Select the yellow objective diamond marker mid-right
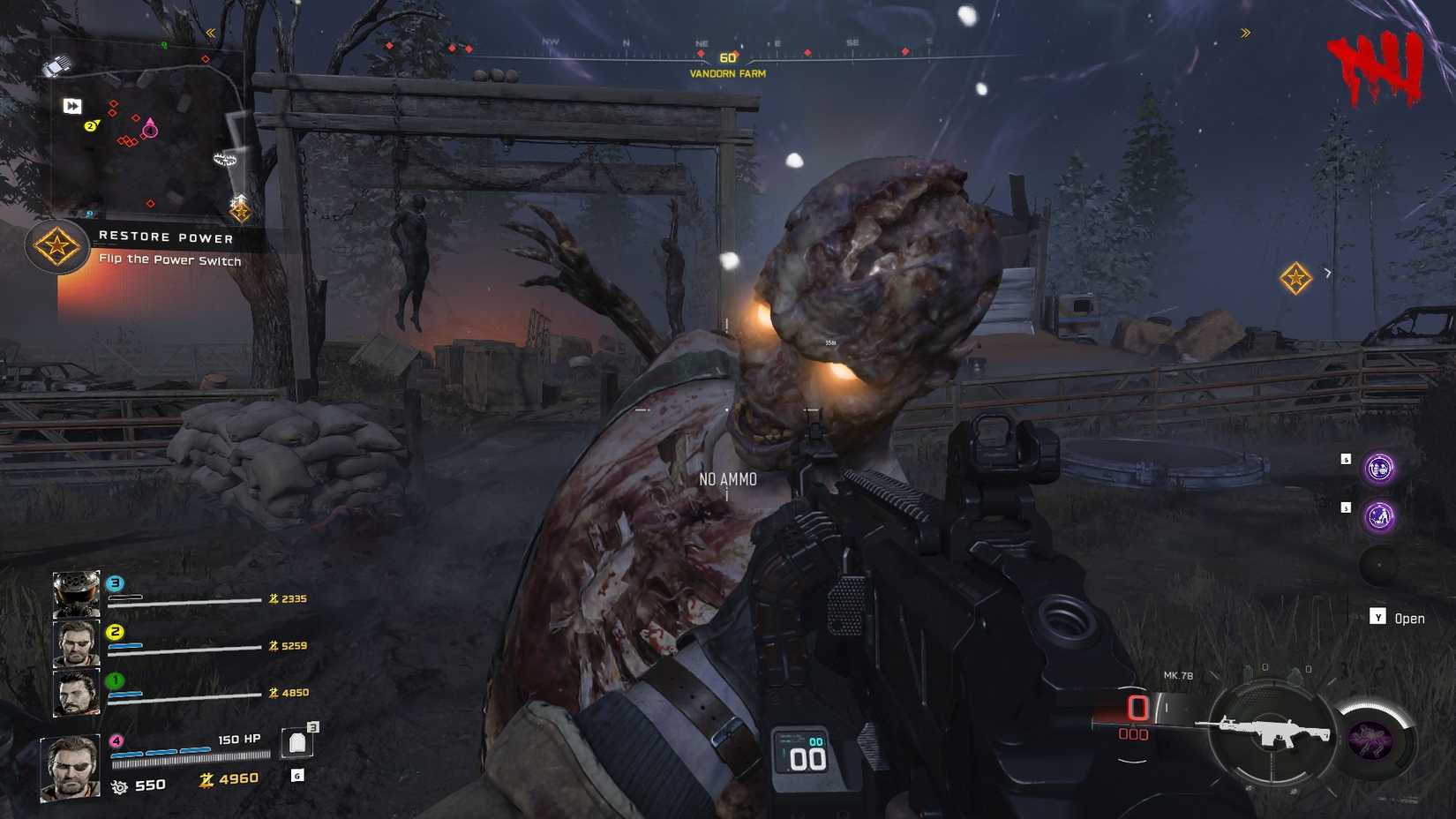Screen dimensions: 1456x819 (1295, 278)
